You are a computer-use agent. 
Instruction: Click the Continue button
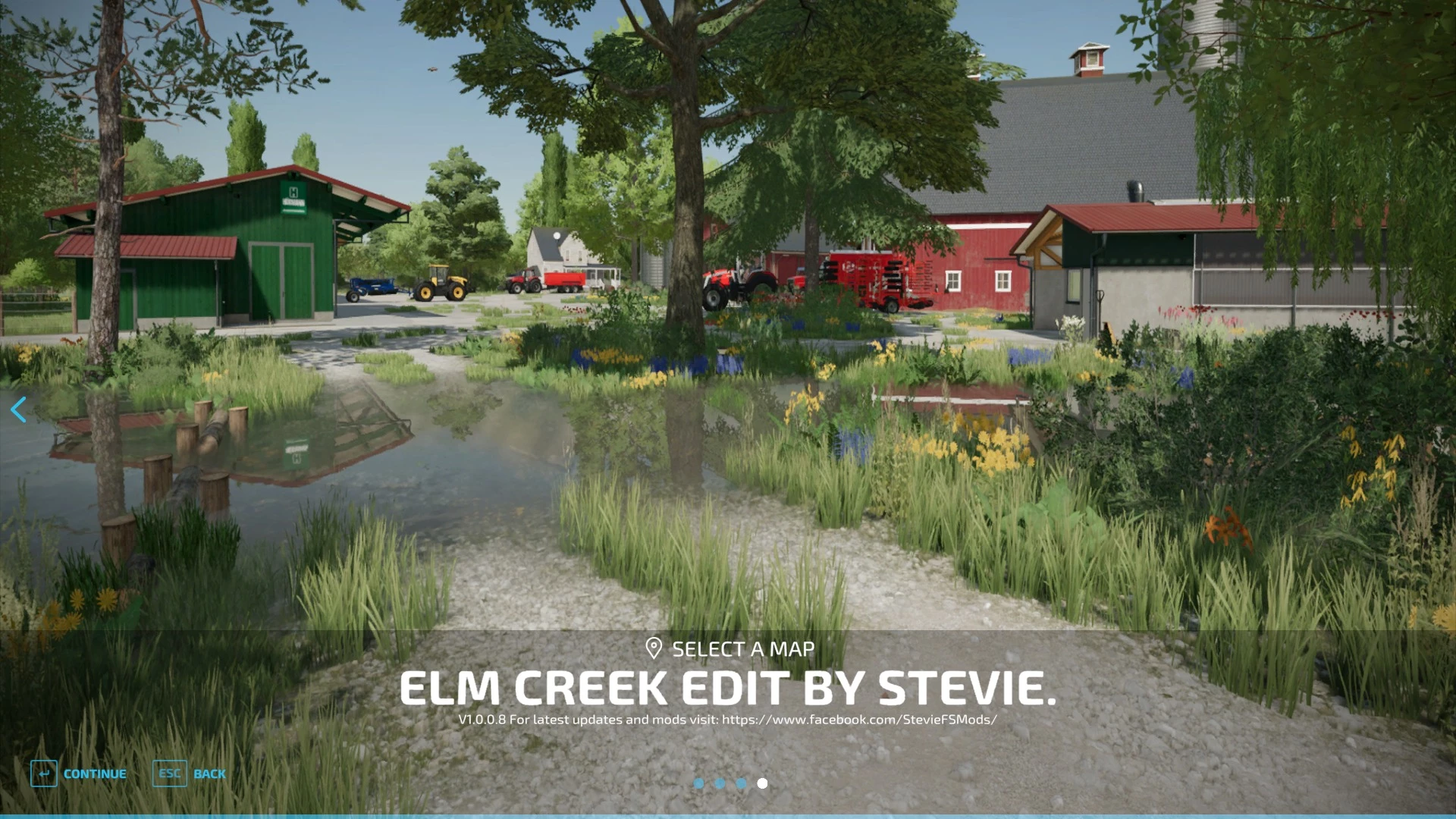(x=79, y=773)
